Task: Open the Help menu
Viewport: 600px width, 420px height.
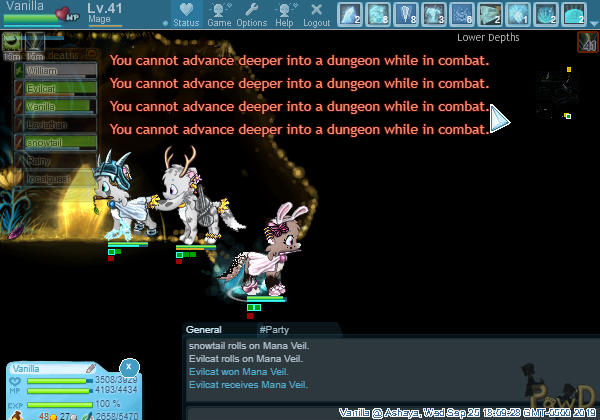Action: pos(284,14)
